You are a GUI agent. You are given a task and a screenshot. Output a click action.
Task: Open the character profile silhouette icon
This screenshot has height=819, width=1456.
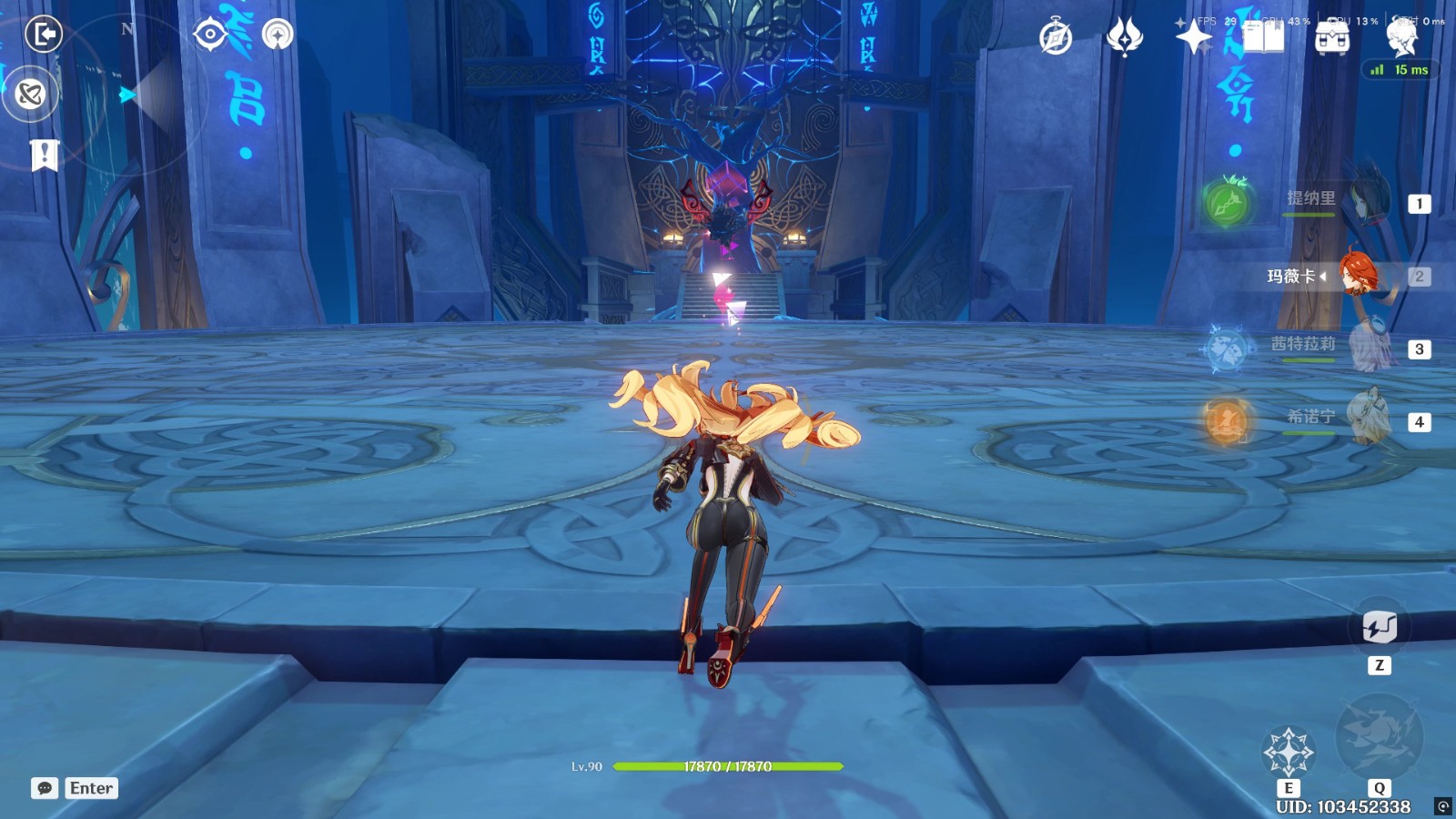(1401, 38)
